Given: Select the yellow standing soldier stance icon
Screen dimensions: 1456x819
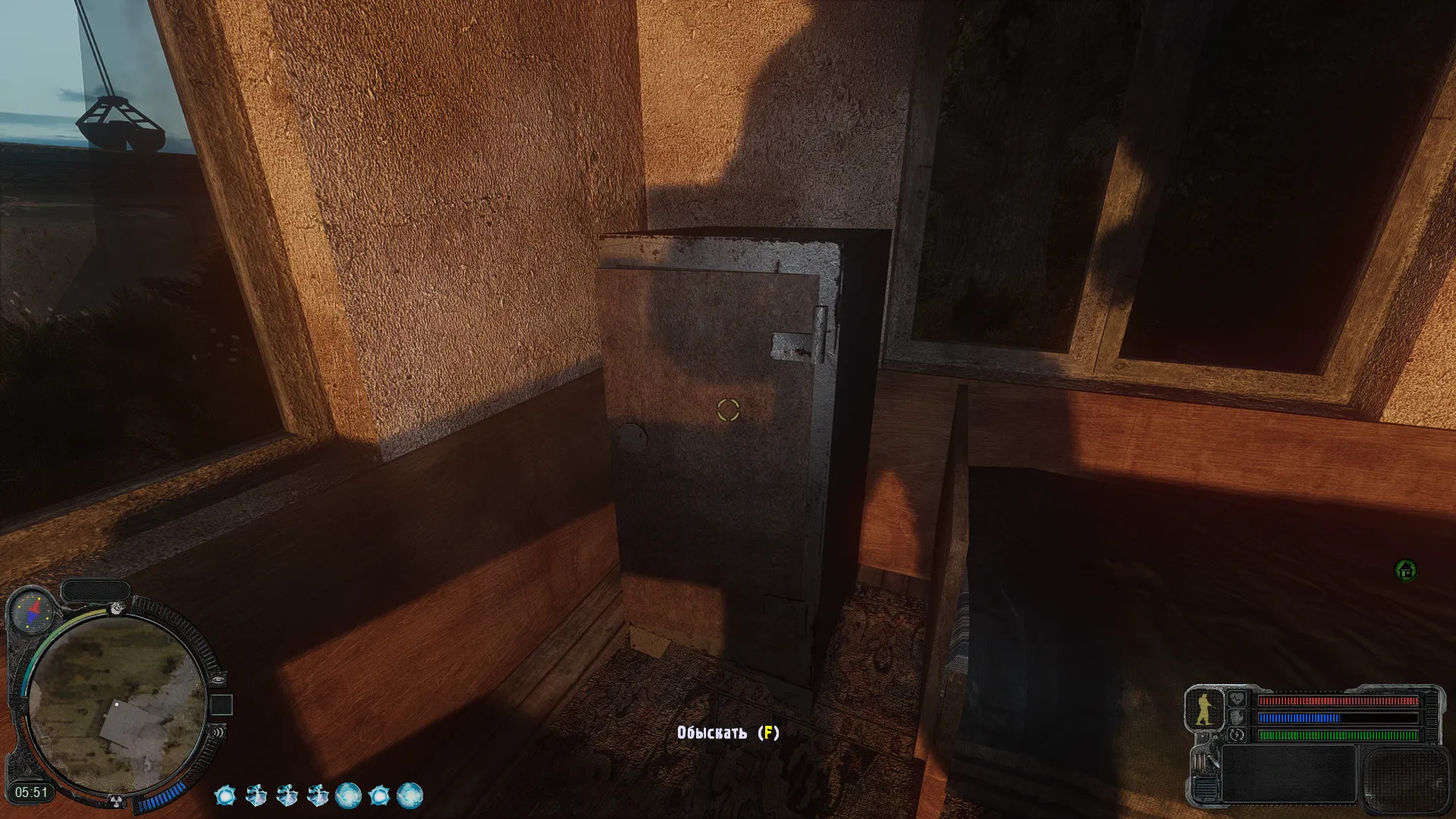Looking at the screenshot, I should (x=1204, y=710).
